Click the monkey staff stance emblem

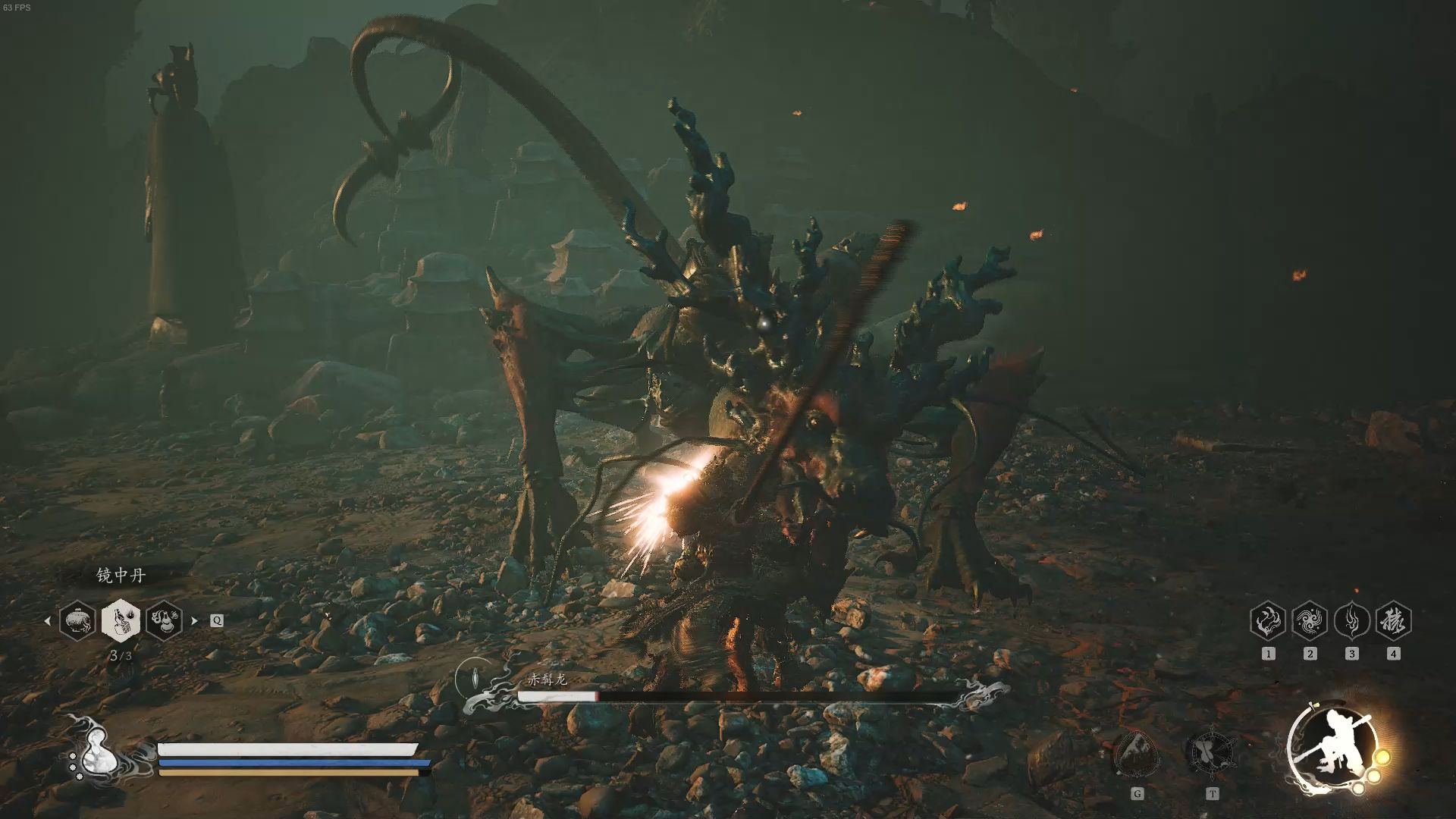click(x=1336, y=746)
